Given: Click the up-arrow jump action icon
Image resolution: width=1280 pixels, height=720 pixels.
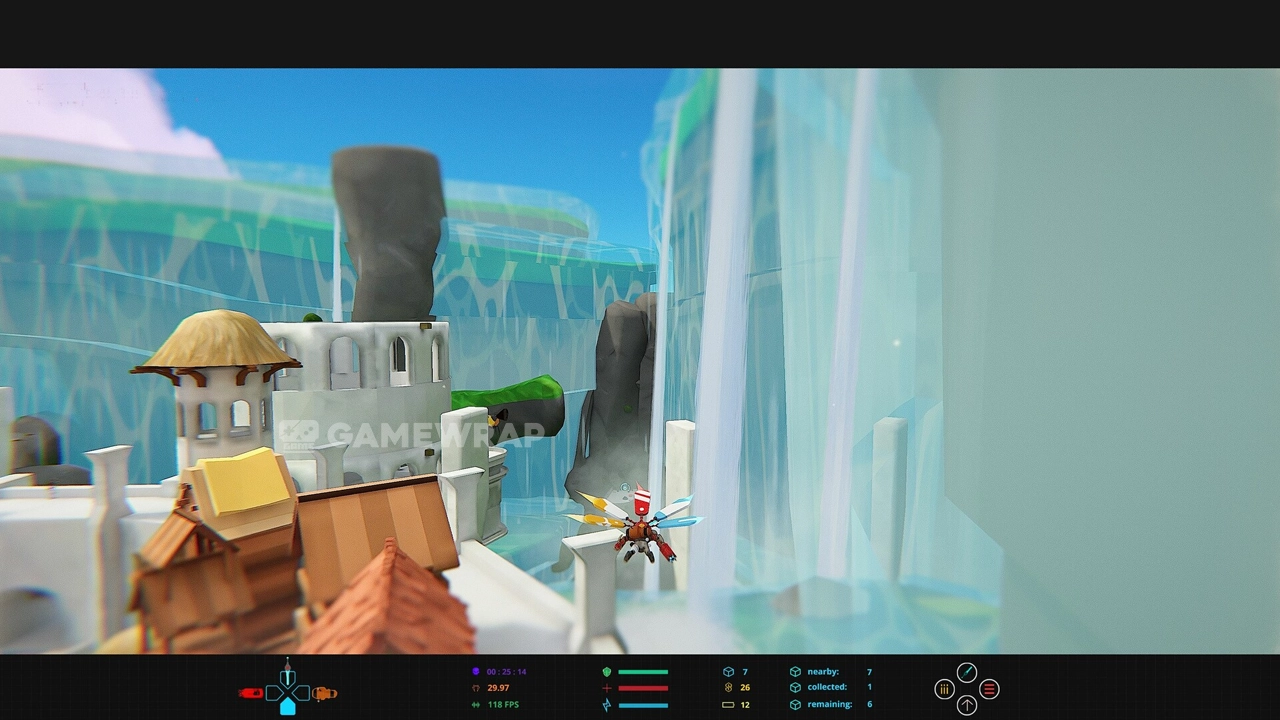Looking at the screenshot, I should click(x=967, y=706).
